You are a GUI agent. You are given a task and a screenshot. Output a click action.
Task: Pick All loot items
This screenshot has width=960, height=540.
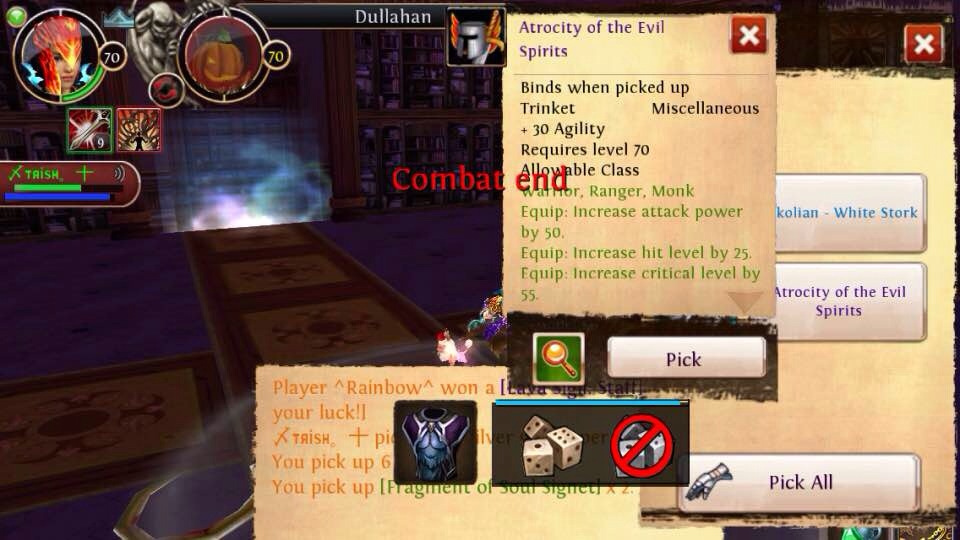click(x=799, y=483)
